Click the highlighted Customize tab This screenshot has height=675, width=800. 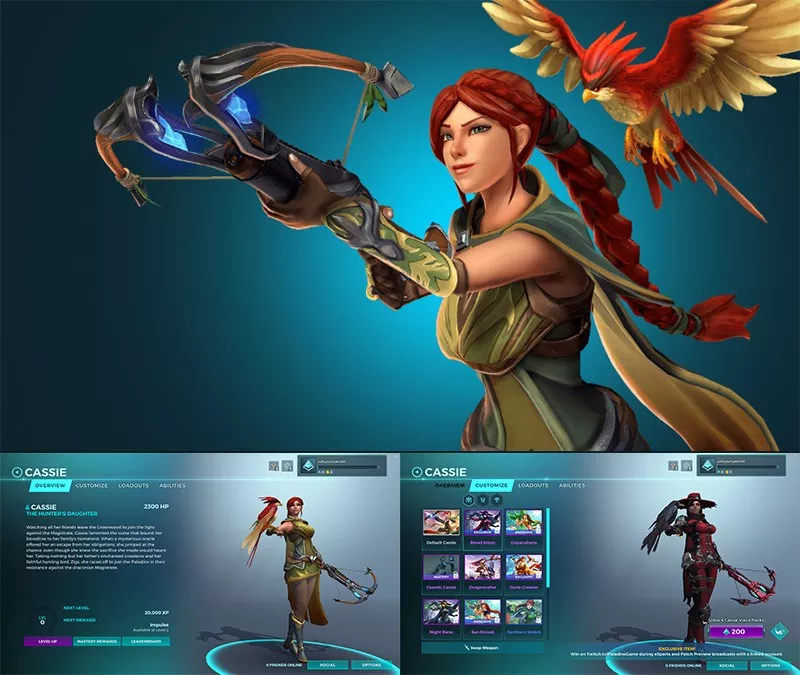click(490, 485)
